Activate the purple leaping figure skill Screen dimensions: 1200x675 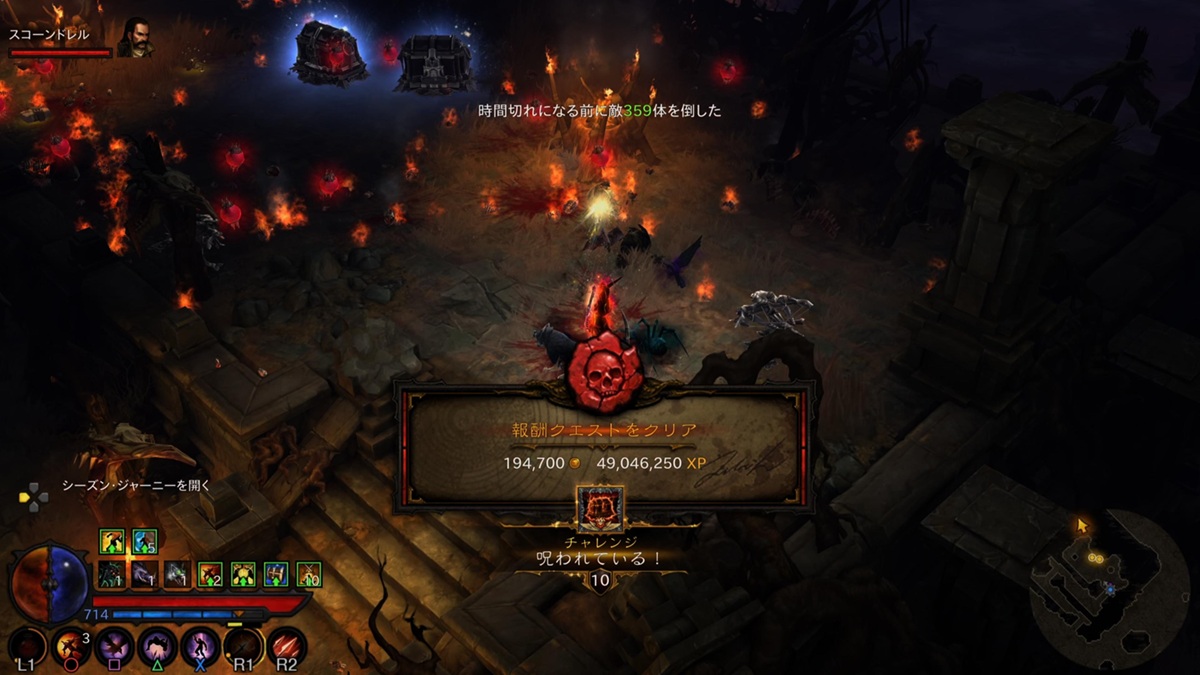pos(200,647)
